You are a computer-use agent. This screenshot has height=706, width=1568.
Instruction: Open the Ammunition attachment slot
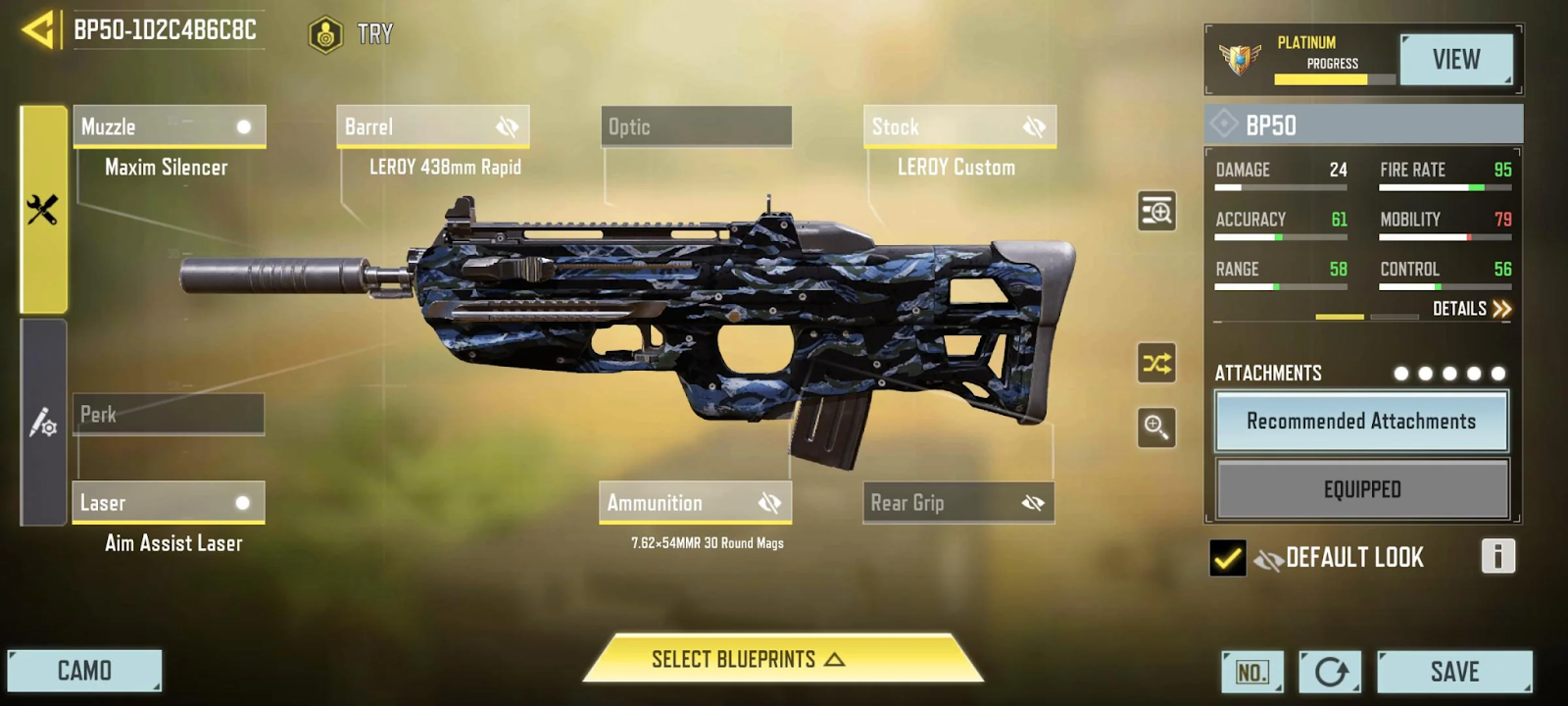pyautogui.click(x=695, y=502)
